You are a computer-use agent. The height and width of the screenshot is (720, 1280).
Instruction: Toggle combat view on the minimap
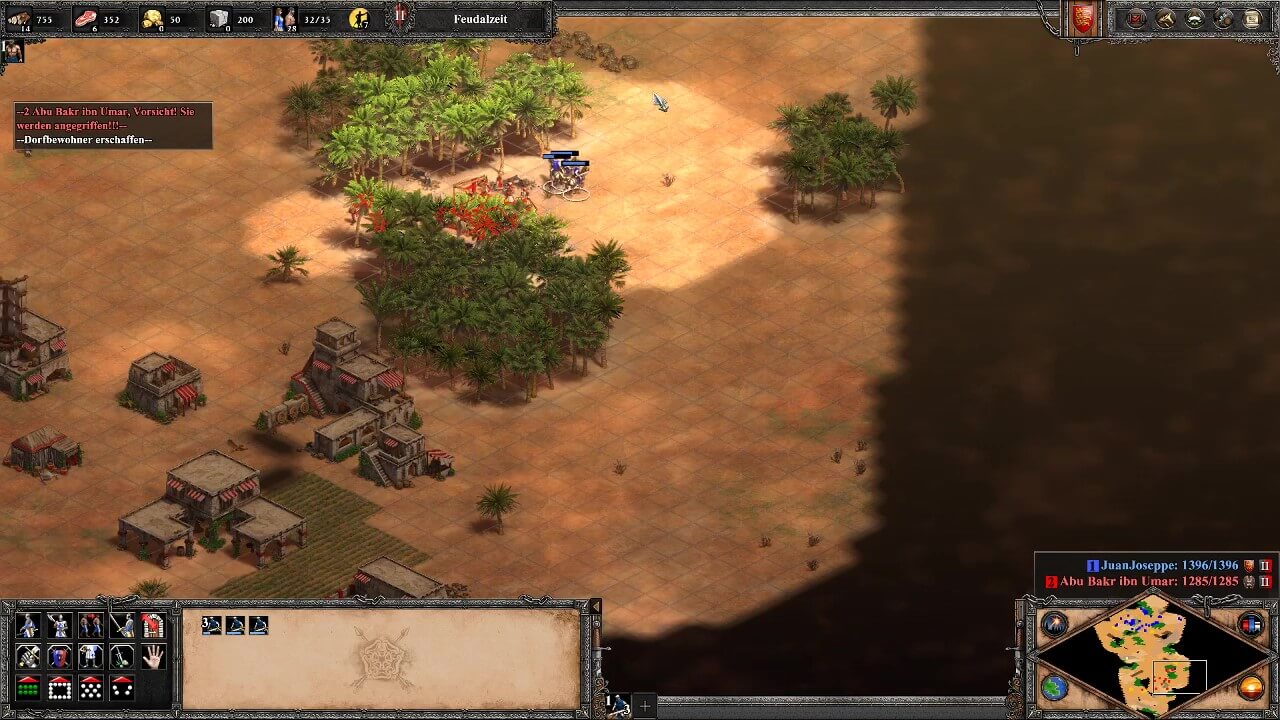click(x=1251, y=625)
